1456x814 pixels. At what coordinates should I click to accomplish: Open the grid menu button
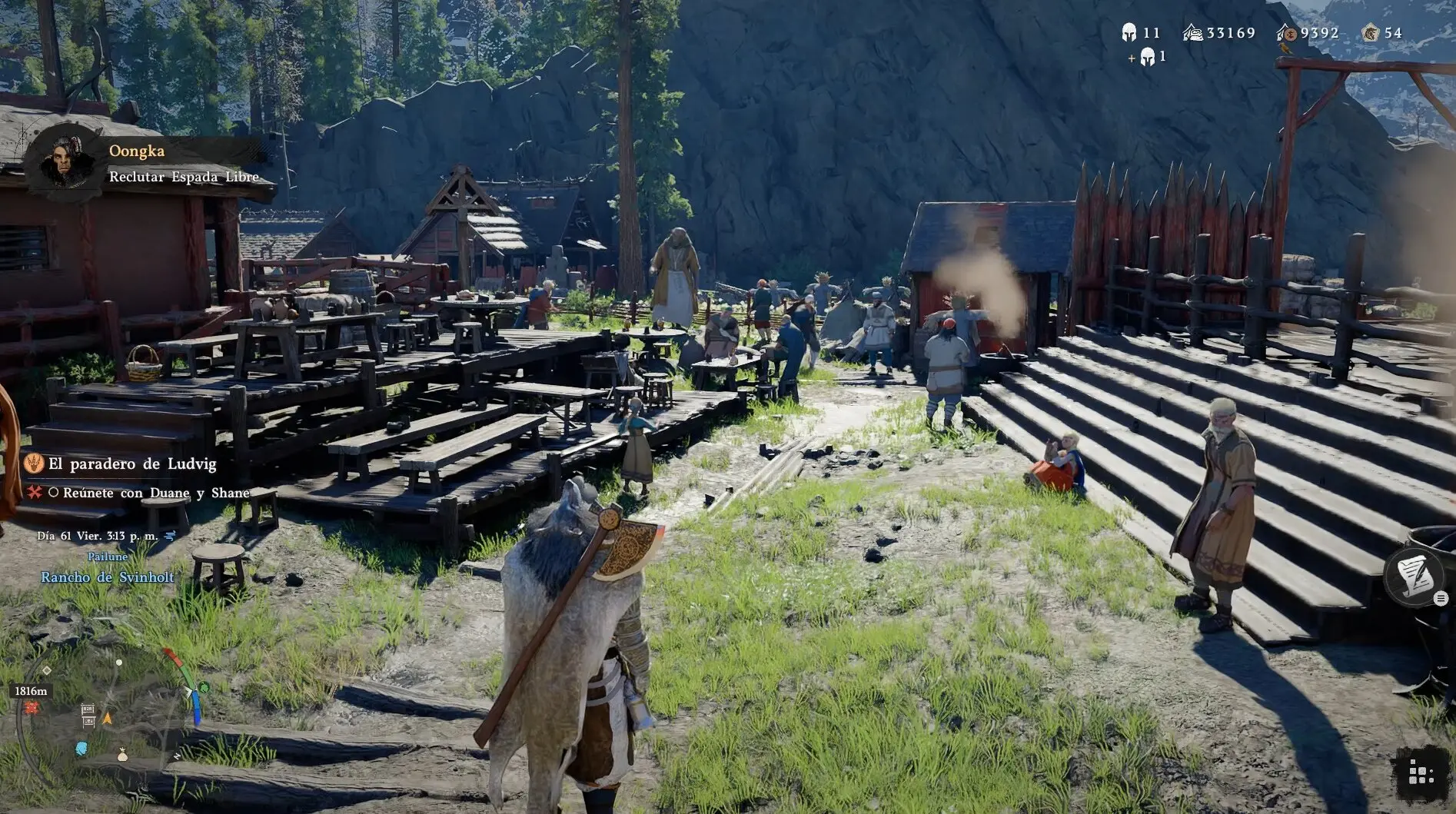coord(1419,774)
